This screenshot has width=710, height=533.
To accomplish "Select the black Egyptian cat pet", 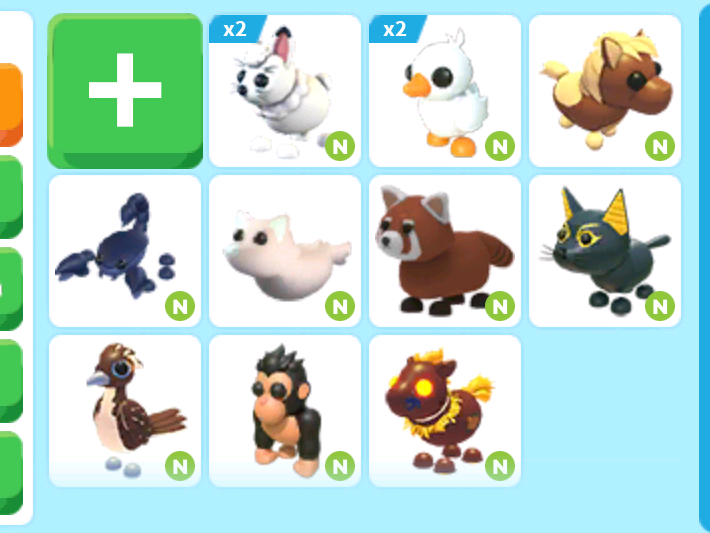I will click(x=605, y=251).
